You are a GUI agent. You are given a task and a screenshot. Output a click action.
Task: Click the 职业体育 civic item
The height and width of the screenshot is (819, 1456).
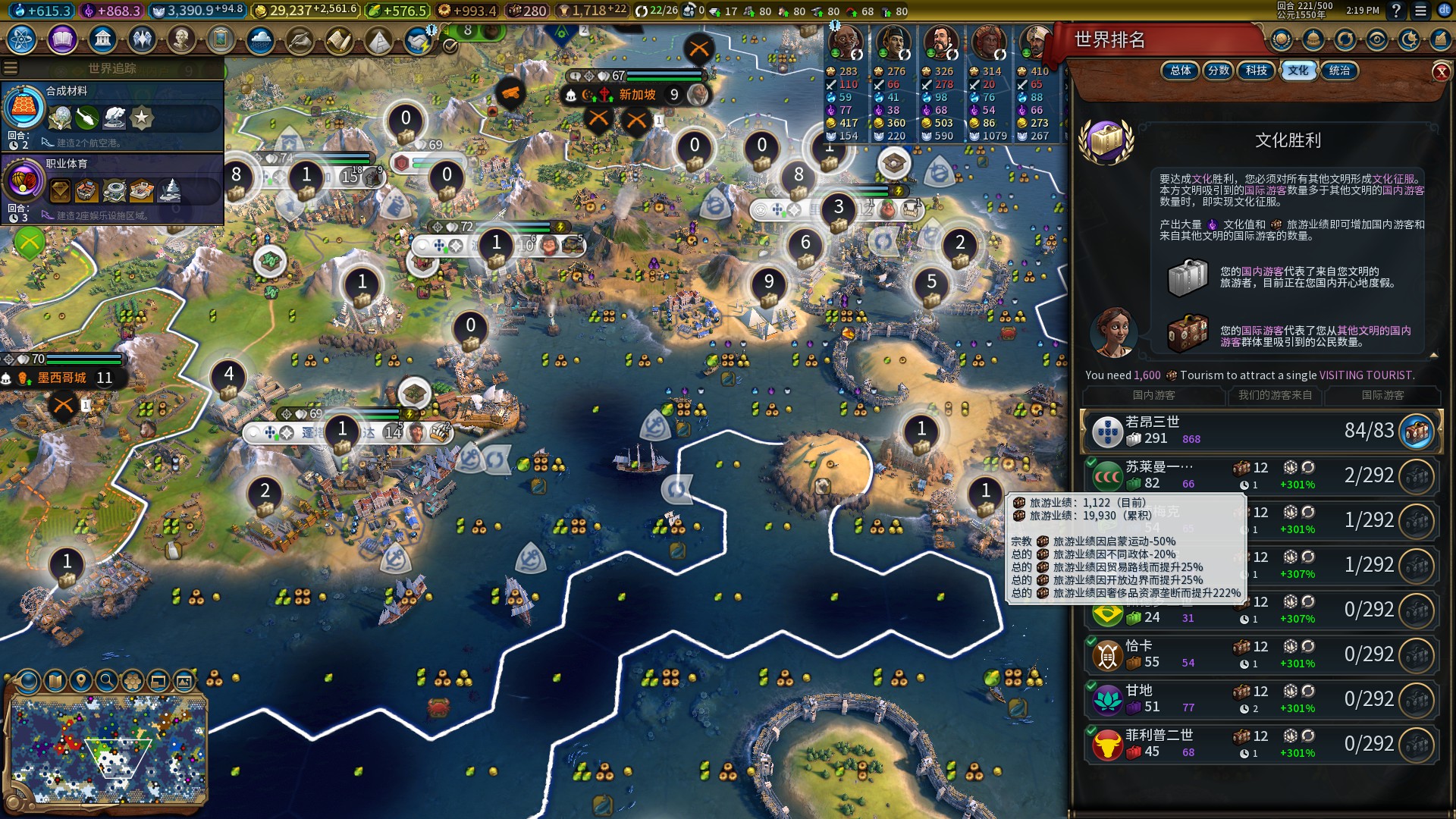(114, 187)
